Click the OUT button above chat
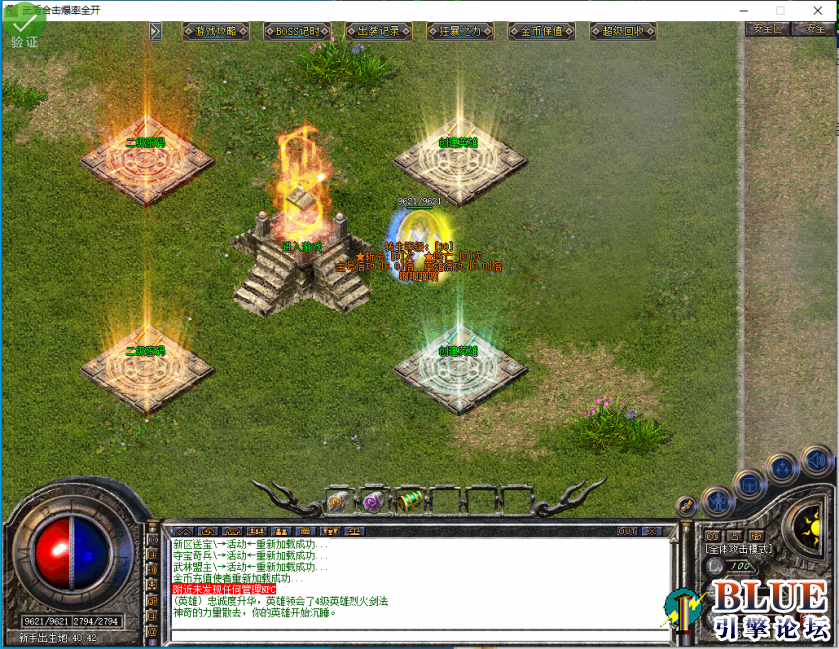This screenshot has width=839, height=649. (x=628, y=531)
